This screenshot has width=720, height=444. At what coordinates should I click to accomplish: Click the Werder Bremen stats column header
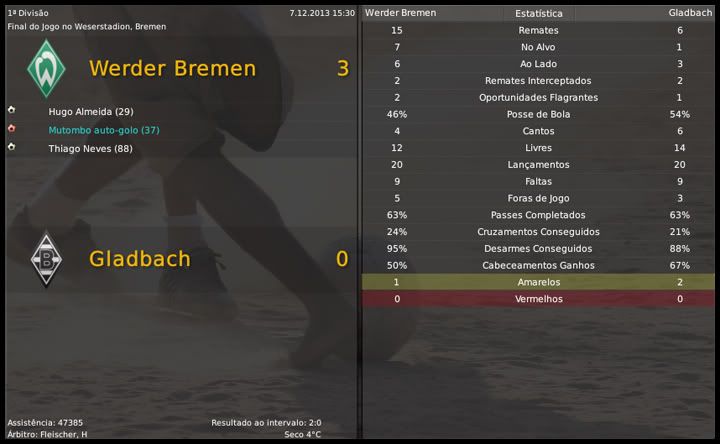pyautogui.click(x=400, y=13)
